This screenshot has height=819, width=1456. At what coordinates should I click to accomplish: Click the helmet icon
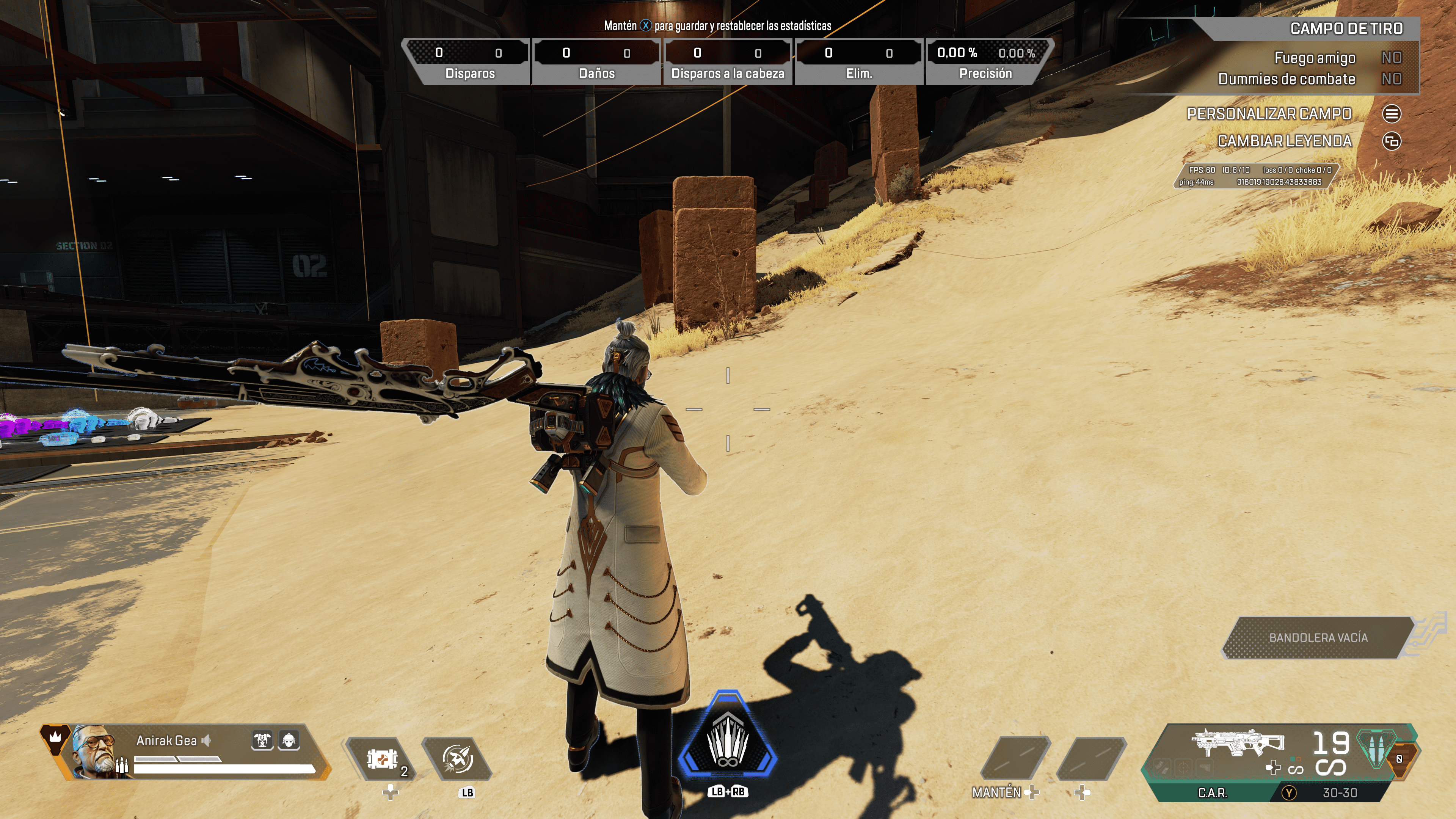coord(289,740)
